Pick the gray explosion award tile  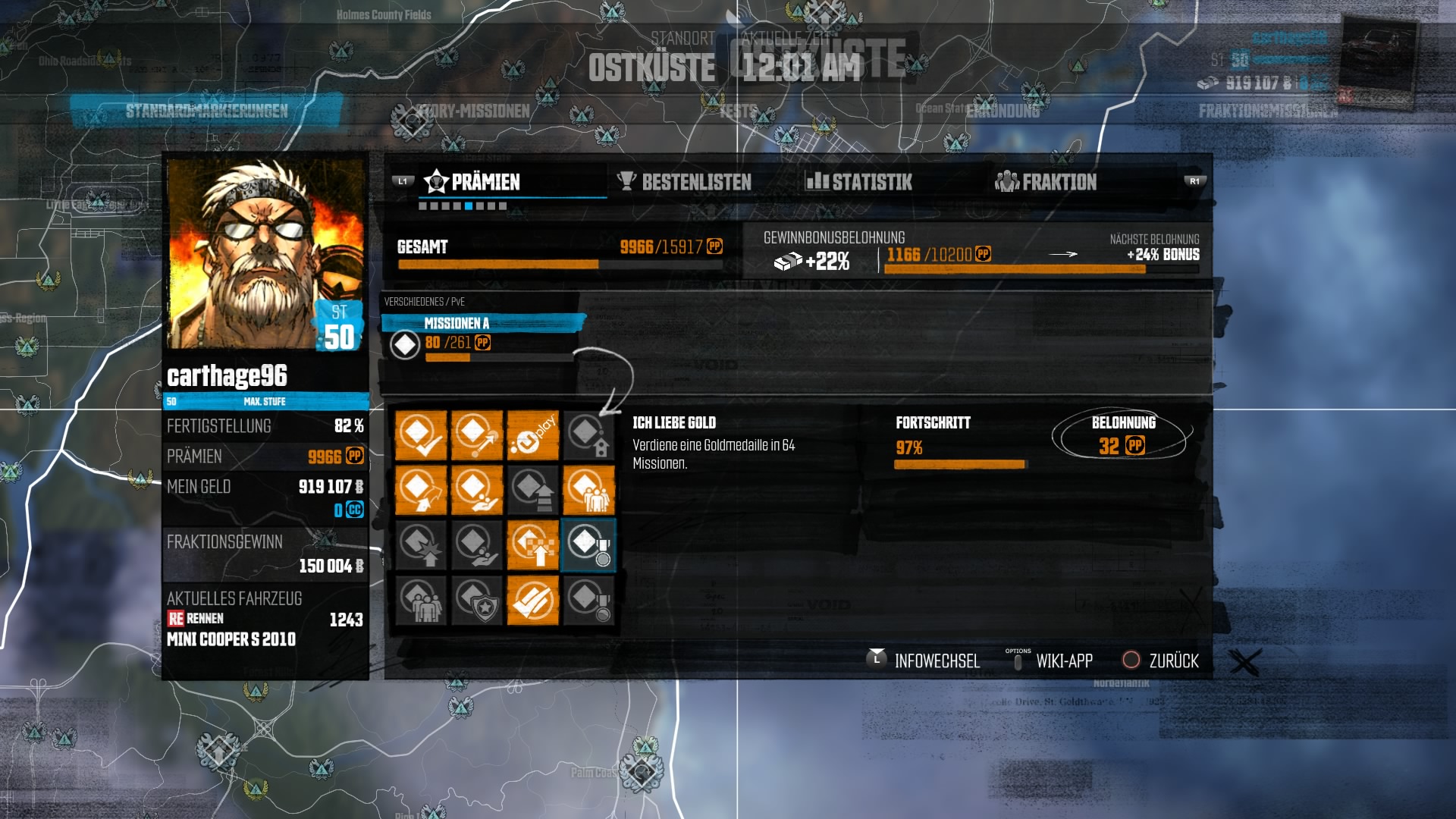(x=421, y=544)
